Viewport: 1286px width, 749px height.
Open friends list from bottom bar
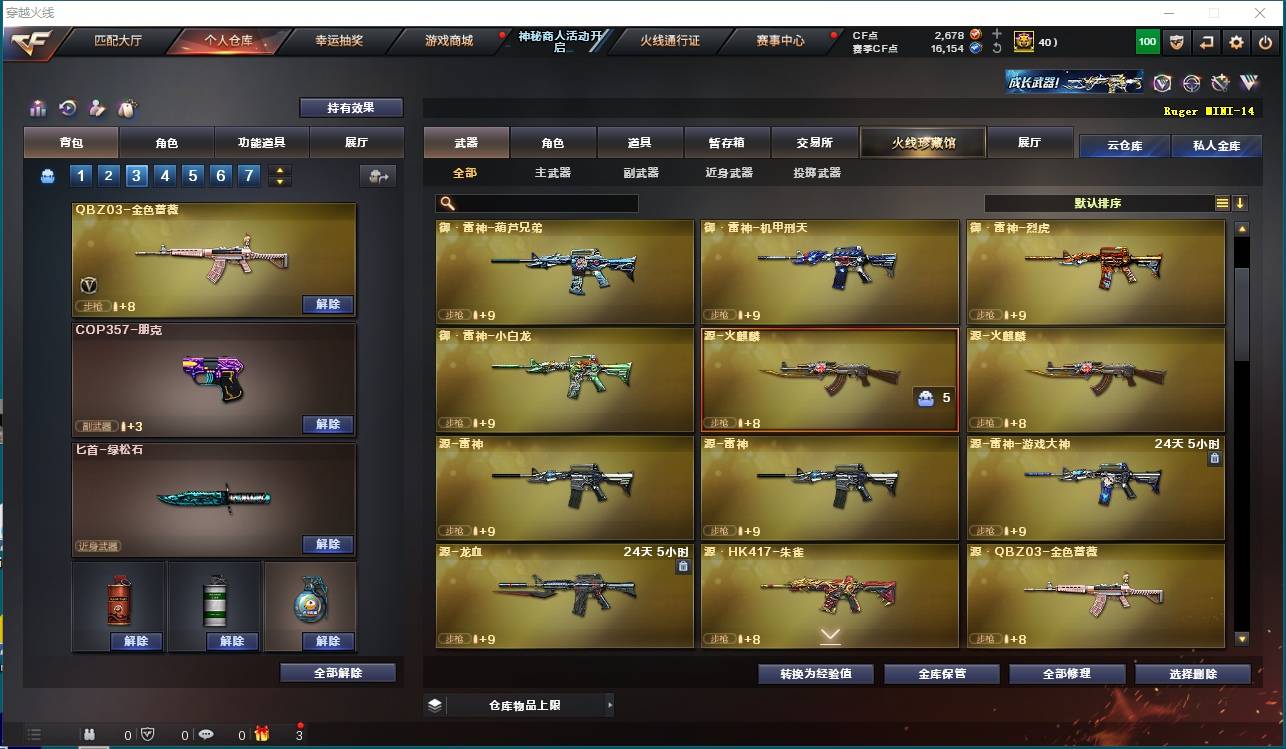89,734
